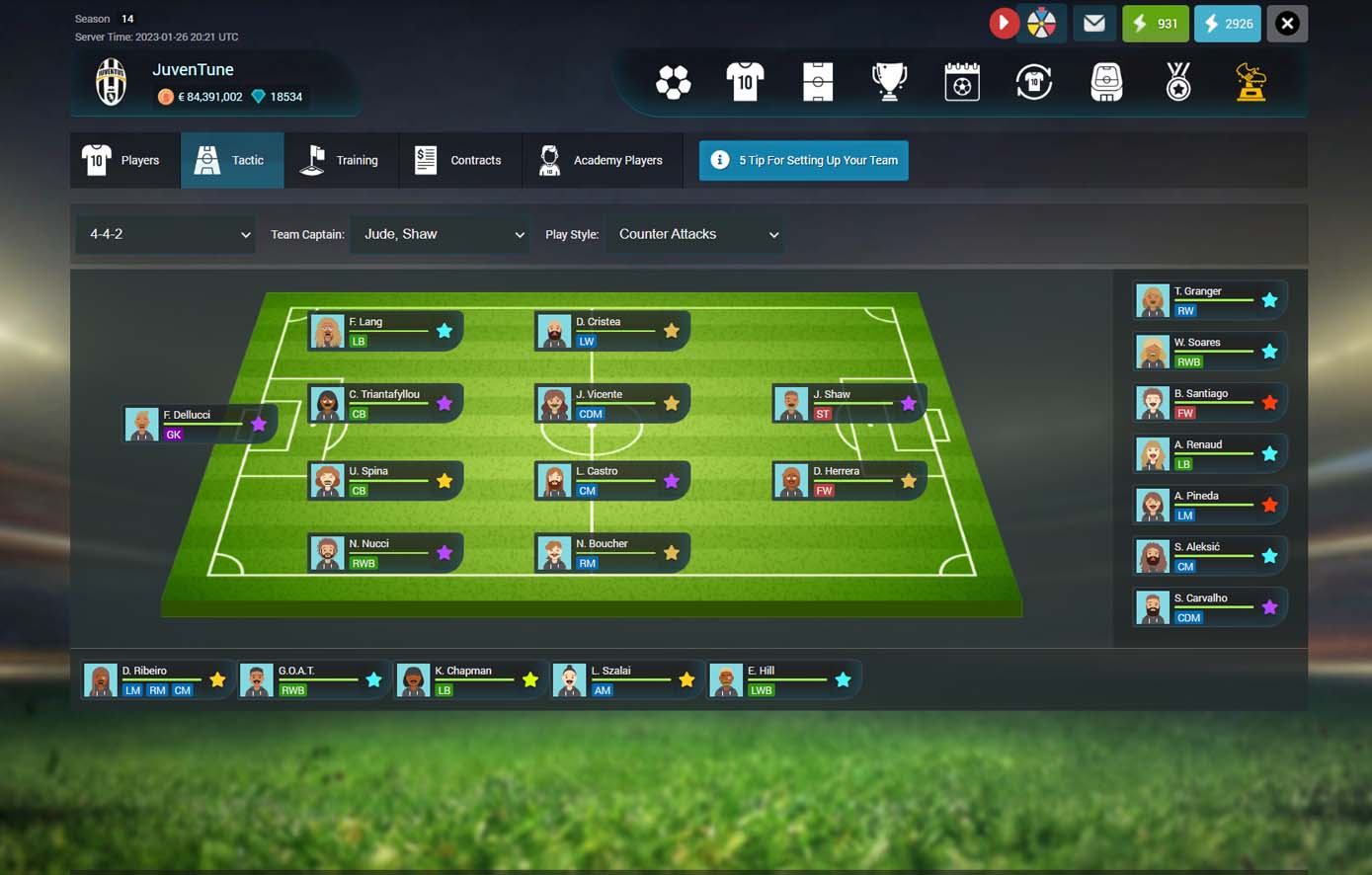Click the red play button icon
This screenshot has height=875, width=1372.
(x=1003, y=24)
